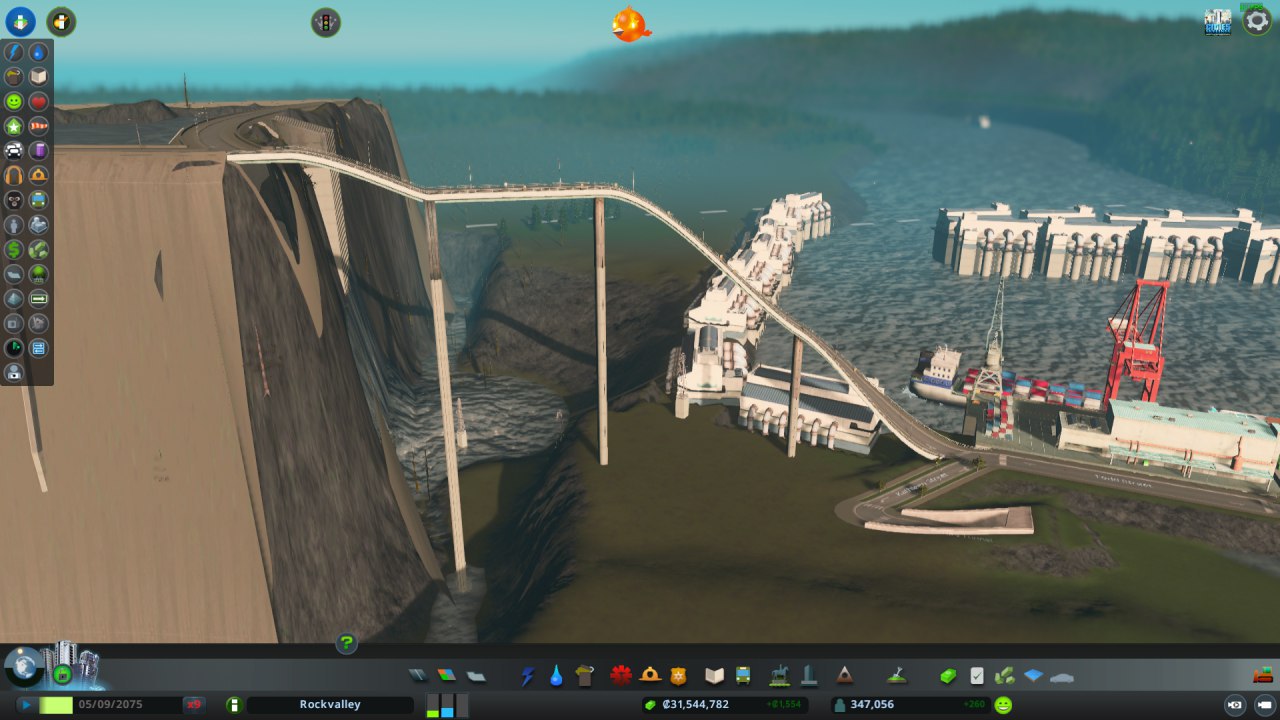
Task: Open the Healthcare build menu
Action: click(621, 676)
